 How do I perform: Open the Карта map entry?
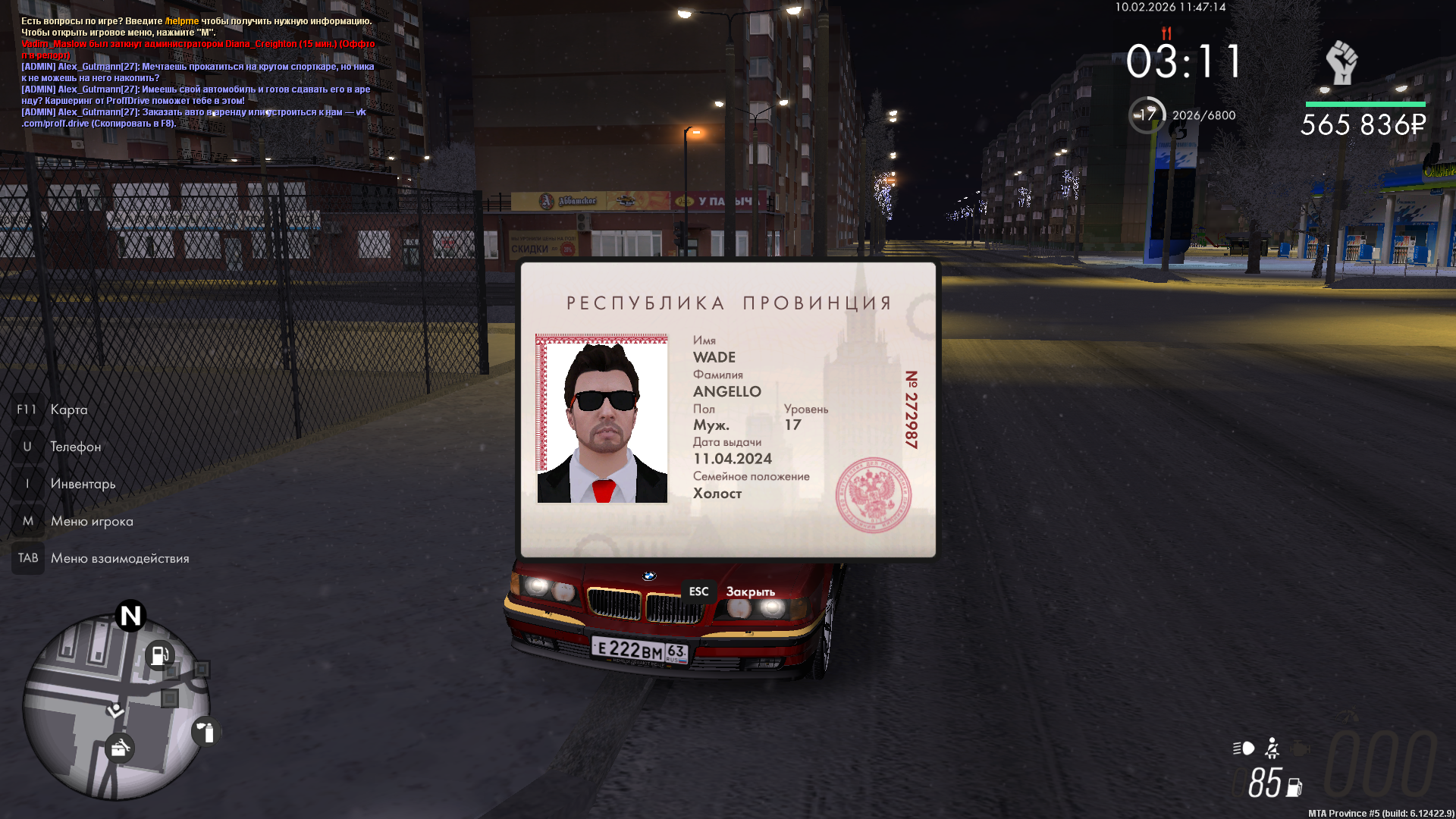[x=68, y=409]
